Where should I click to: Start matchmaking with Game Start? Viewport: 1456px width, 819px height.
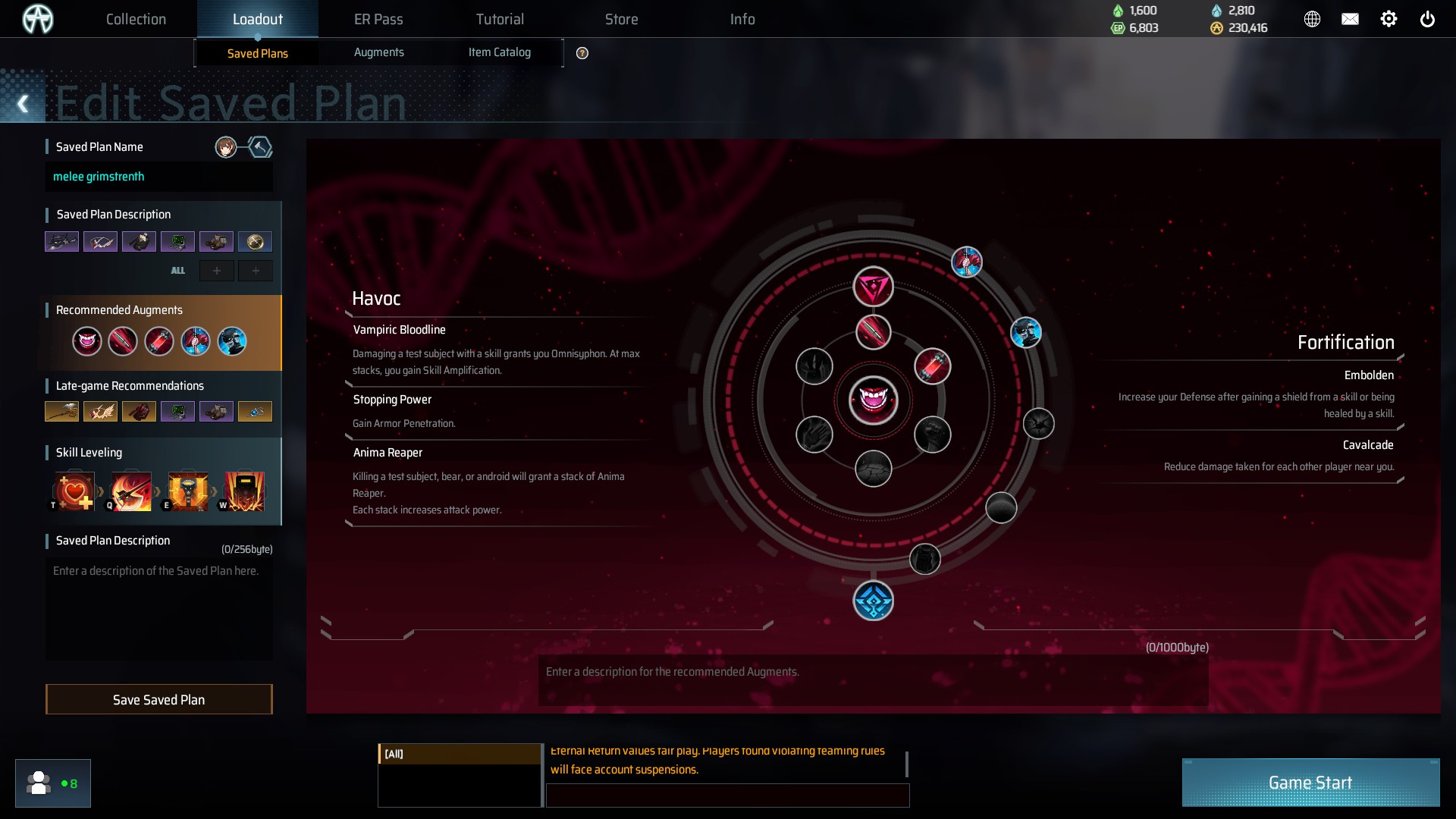tap(1310, 783)
